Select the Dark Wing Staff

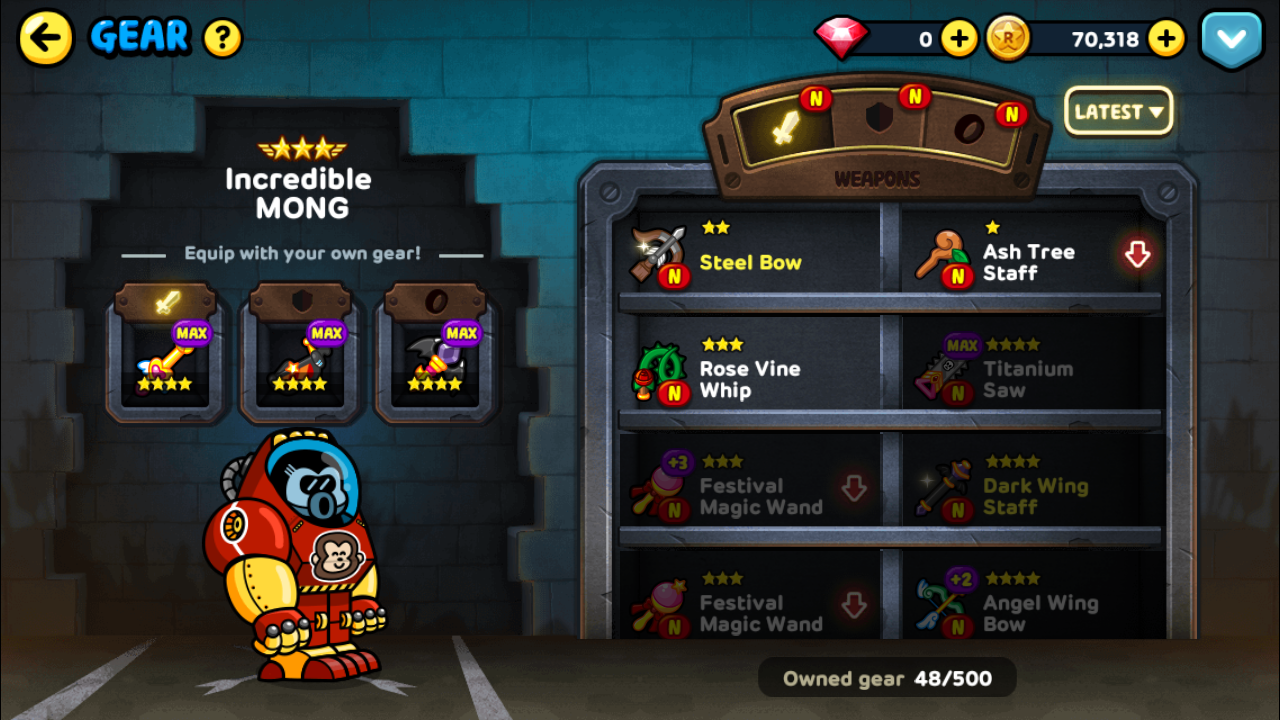coord(1028,491)
